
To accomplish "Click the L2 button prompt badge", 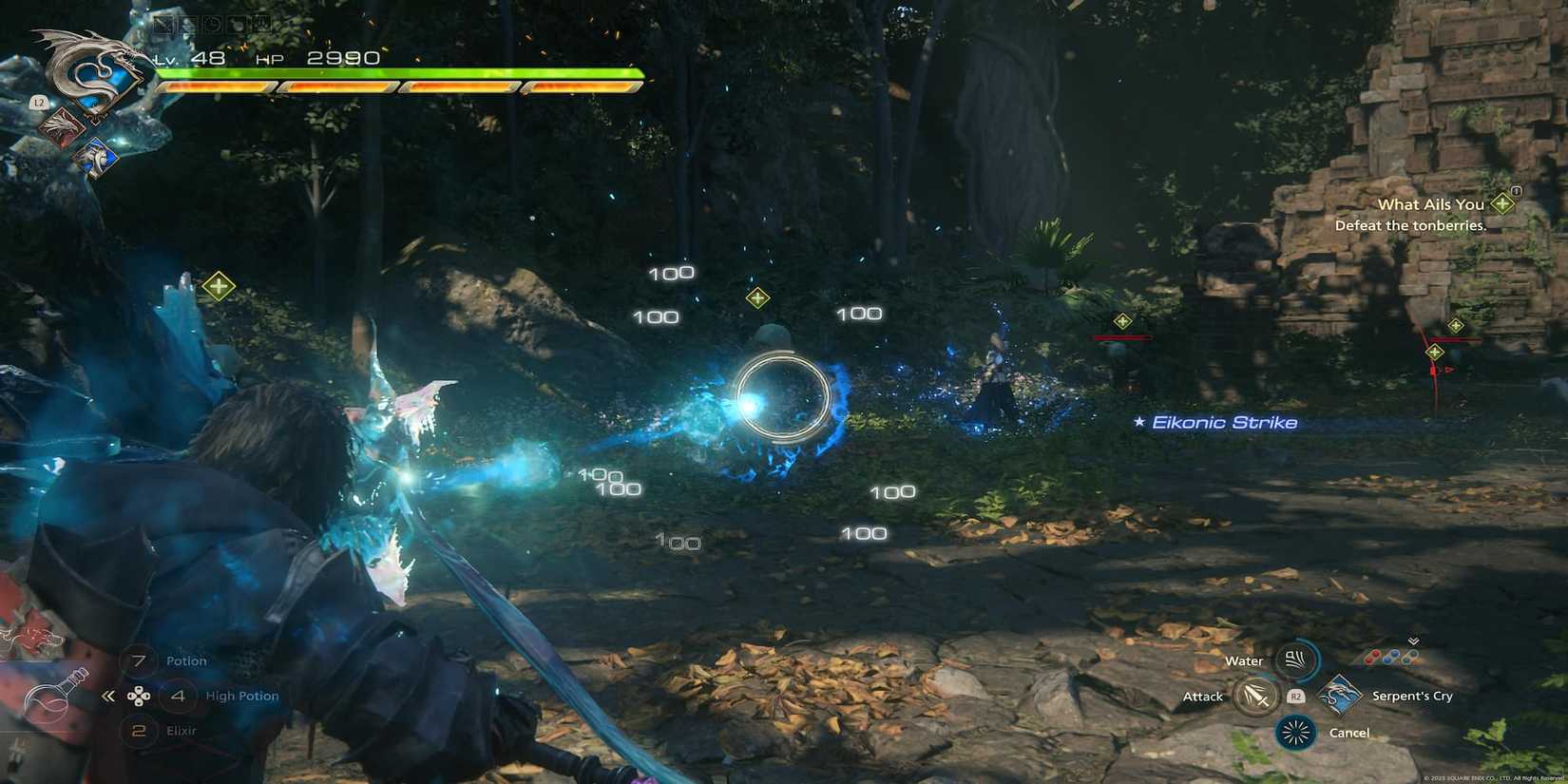I will pos(40,102).
